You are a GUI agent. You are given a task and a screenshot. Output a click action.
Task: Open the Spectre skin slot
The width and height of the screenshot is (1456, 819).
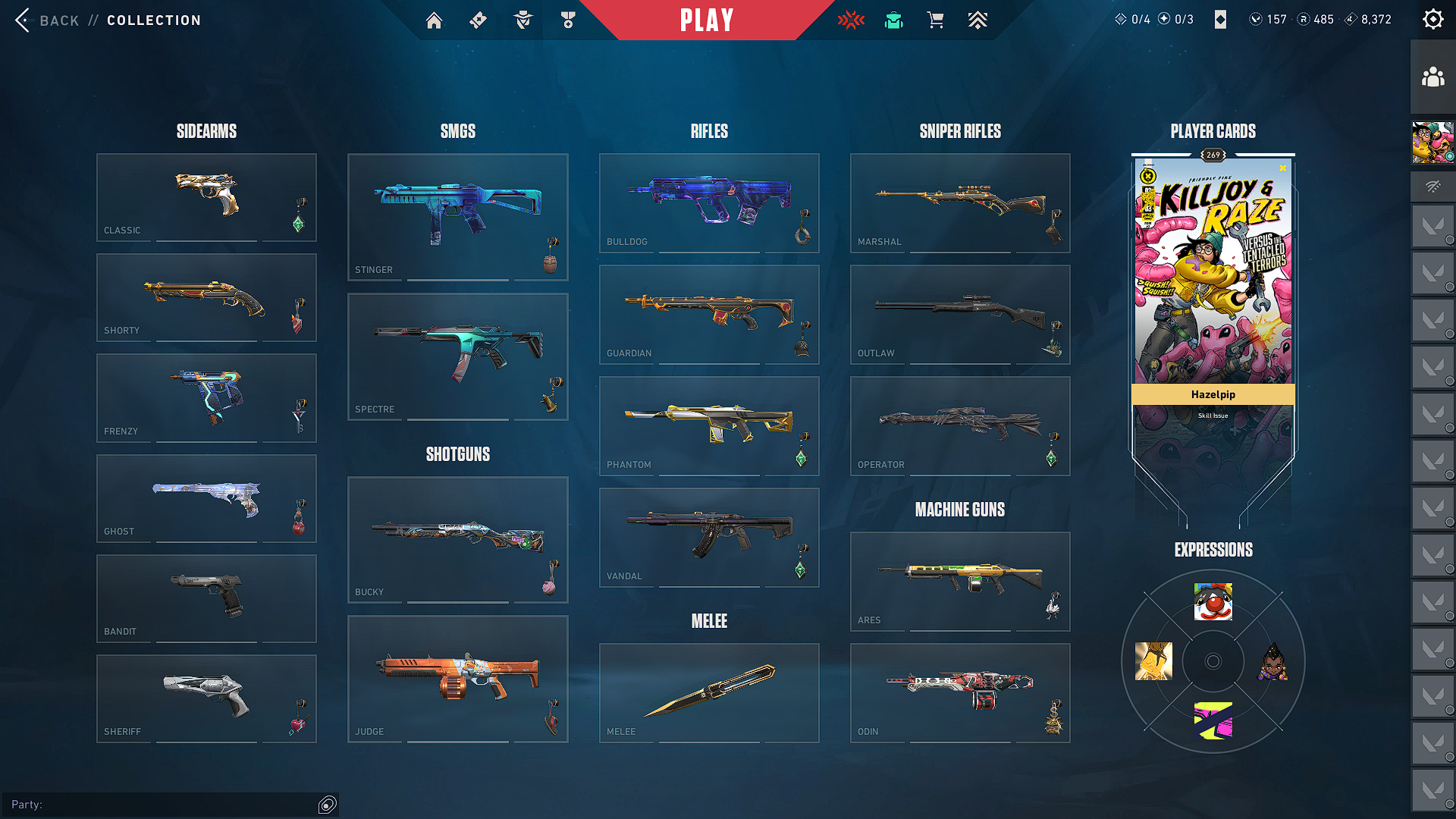pos(457,356)
